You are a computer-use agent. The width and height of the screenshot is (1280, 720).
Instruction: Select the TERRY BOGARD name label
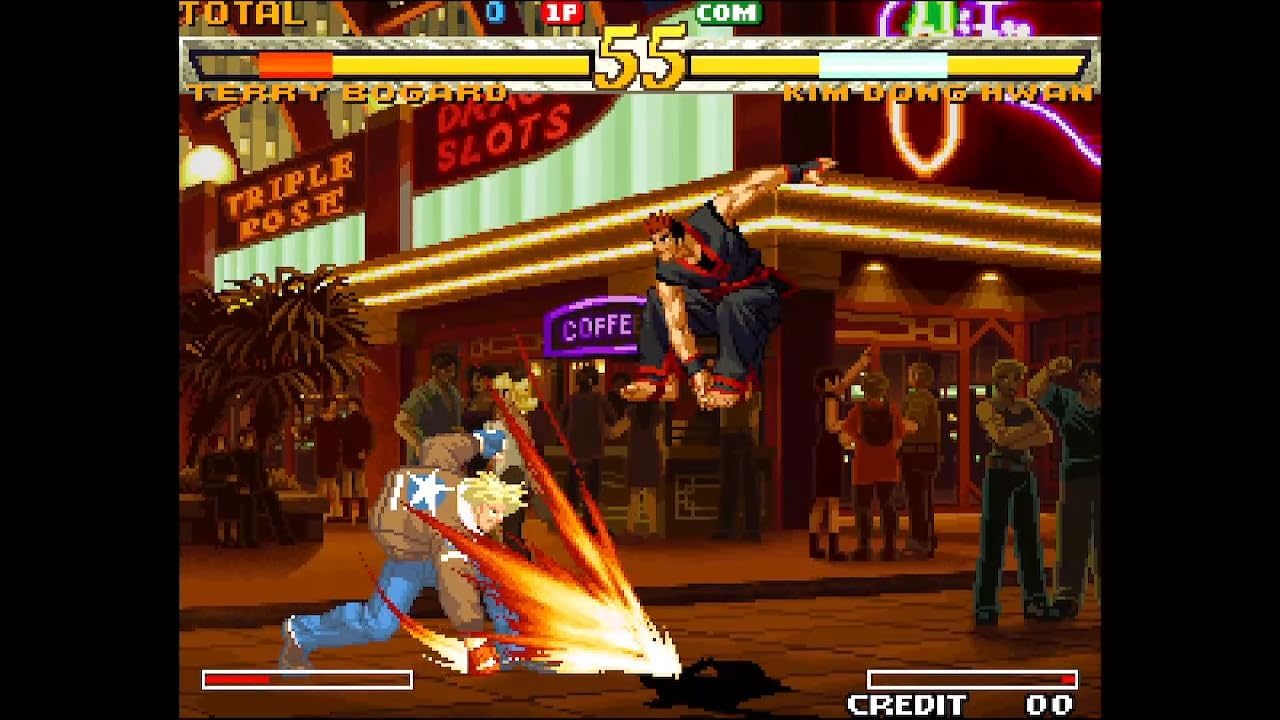click(349, 92)
